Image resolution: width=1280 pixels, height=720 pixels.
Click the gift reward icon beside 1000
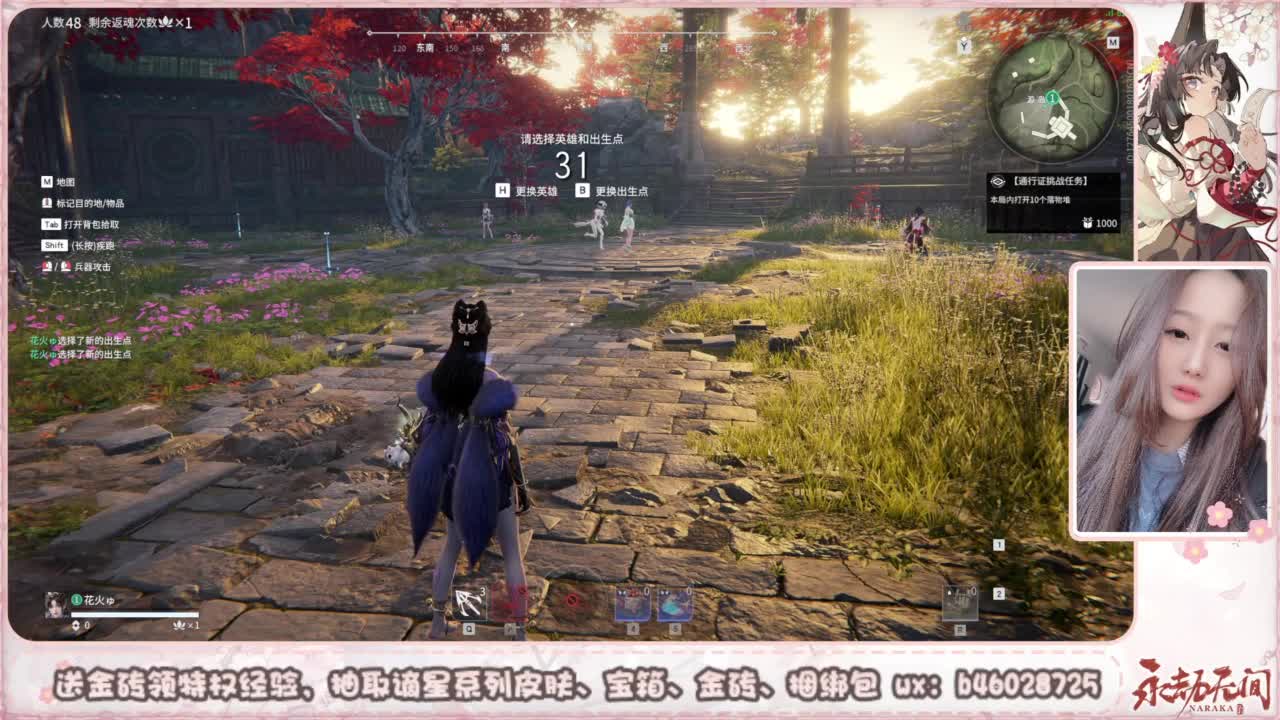1086,224
